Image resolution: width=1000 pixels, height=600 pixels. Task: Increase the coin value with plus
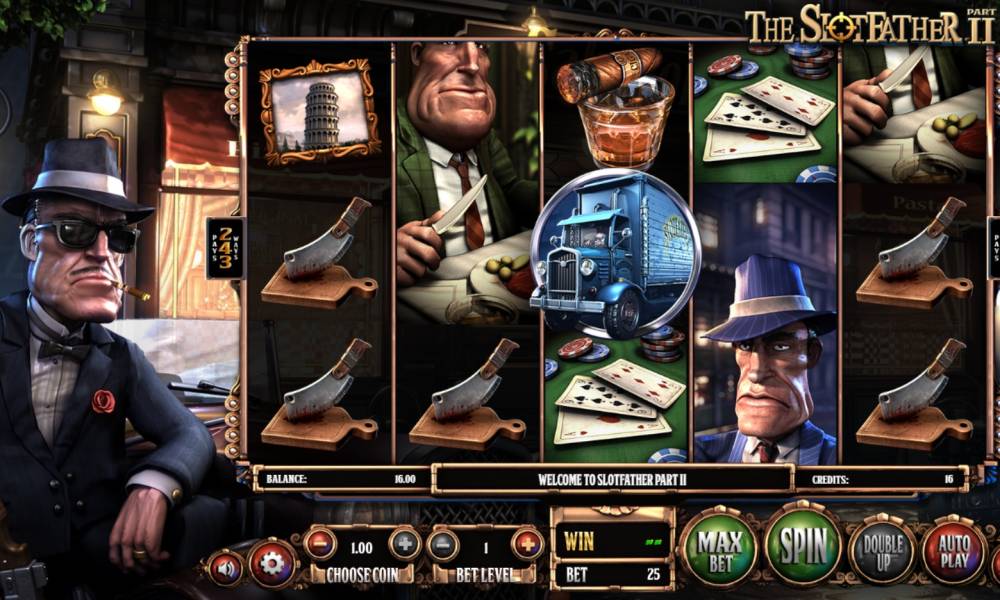[404, 545]
